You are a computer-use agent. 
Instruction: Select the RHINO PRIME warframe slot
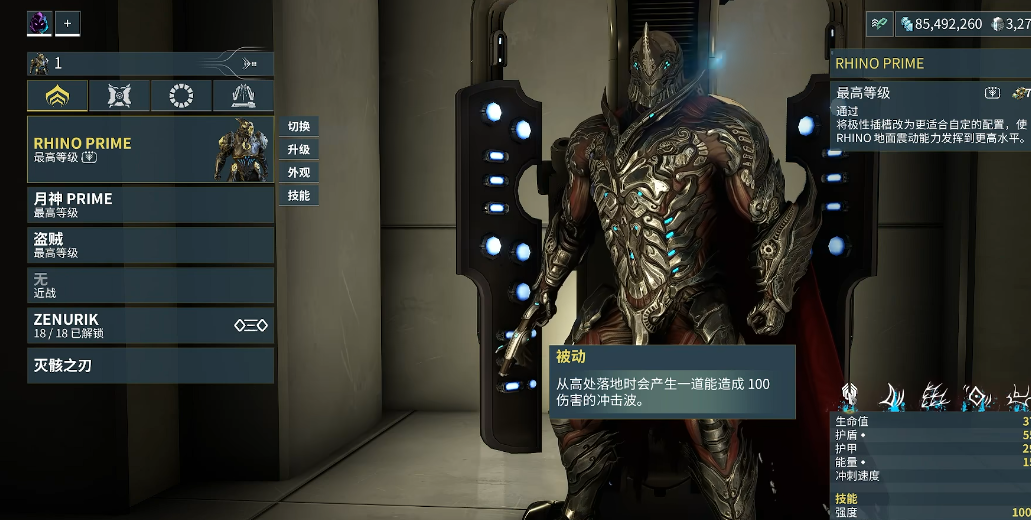coord(150,149)
